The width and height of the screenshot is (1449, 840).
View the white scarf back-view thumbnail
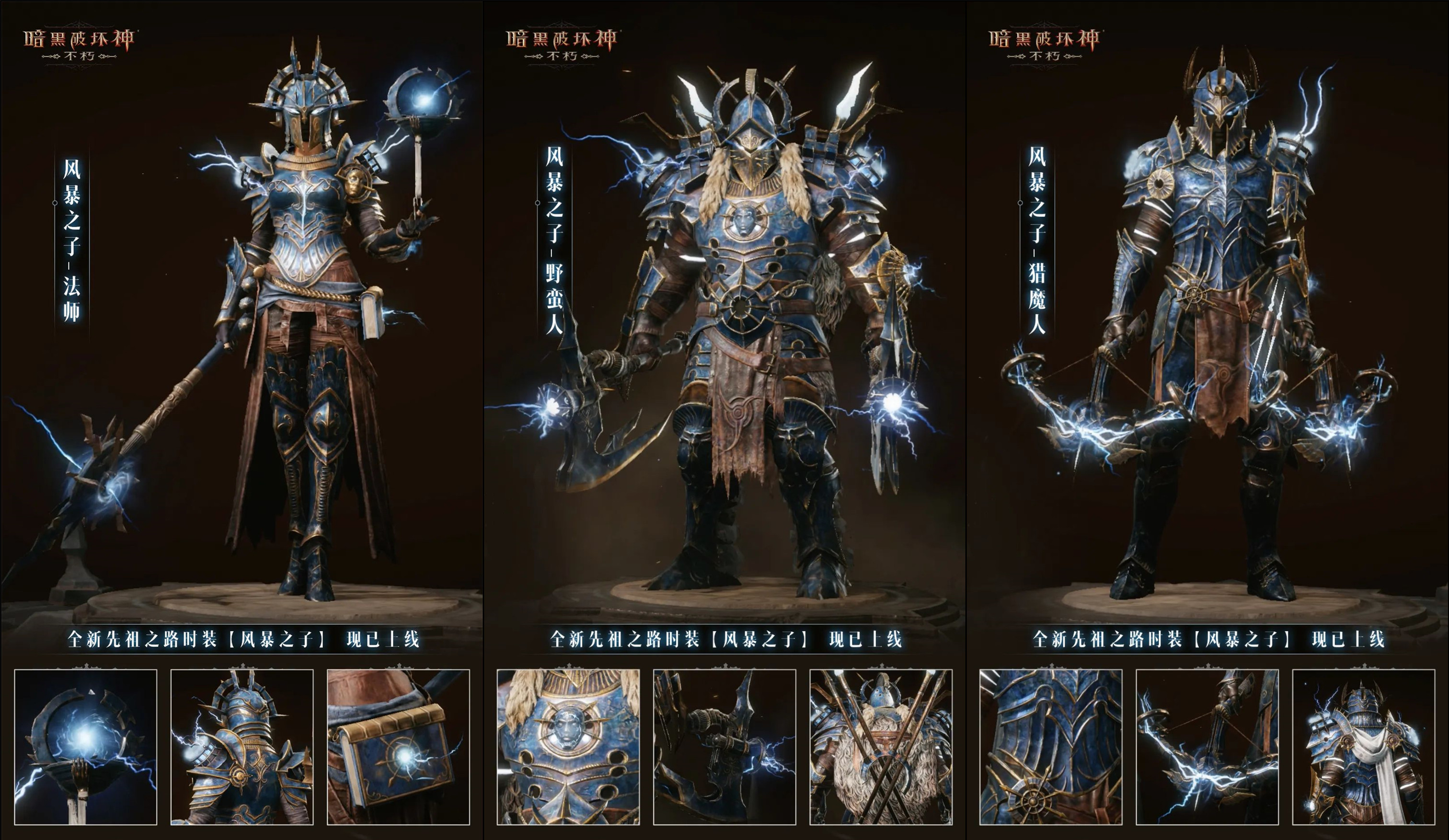1363,747
